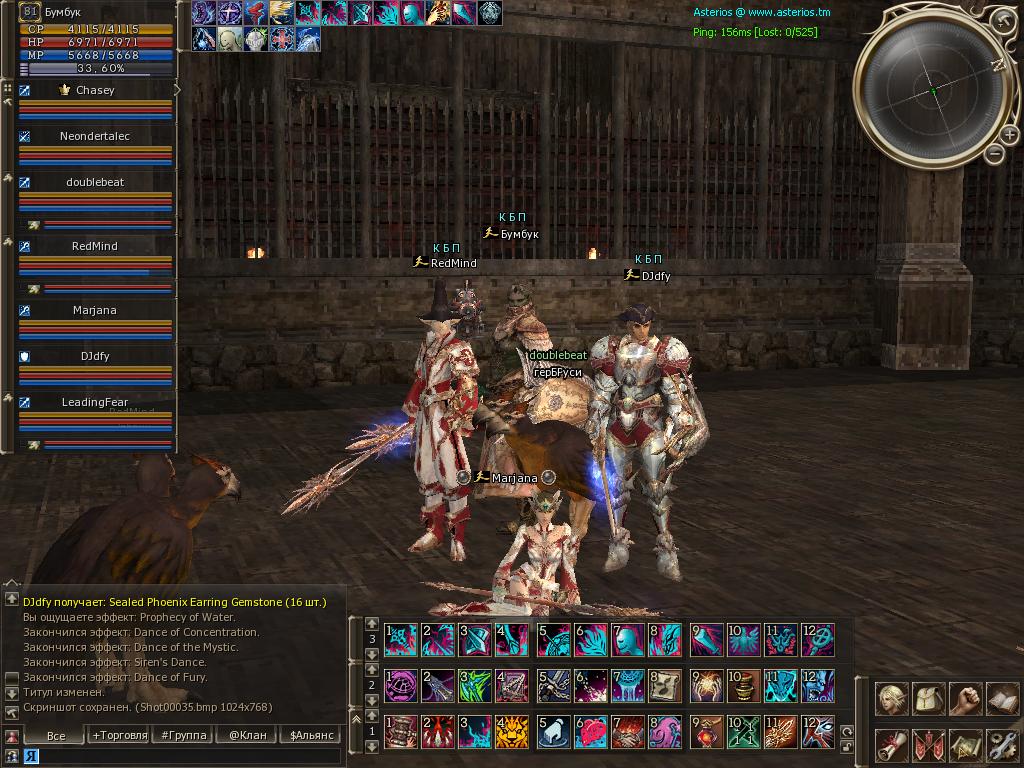1024x768 pixels.
Task: Open the actions fist icon
Action: 966,699
